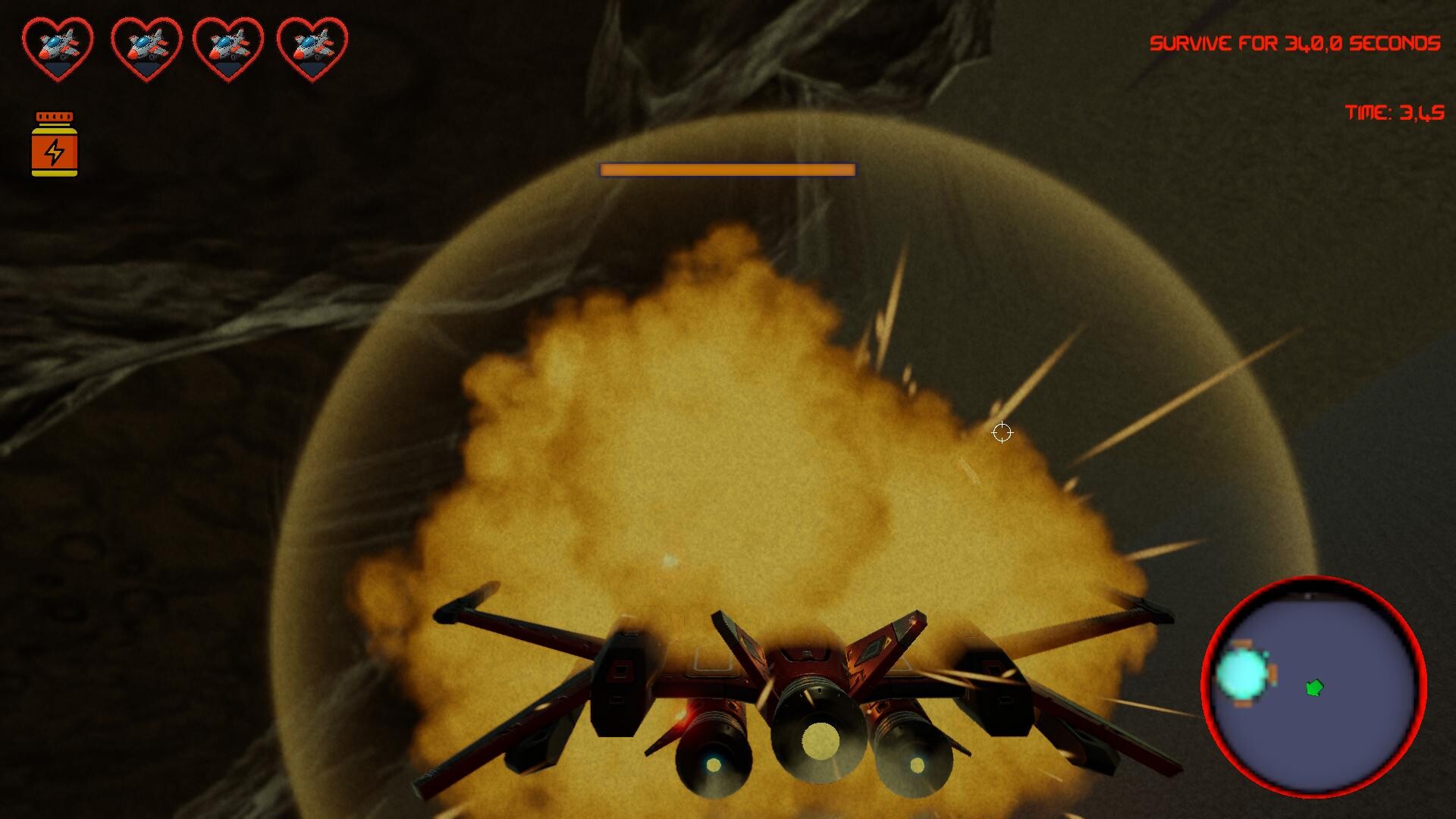Click the TIME: 3,4 counter
This screenshot has width=1456, height=819.
tap(1394, 114)
